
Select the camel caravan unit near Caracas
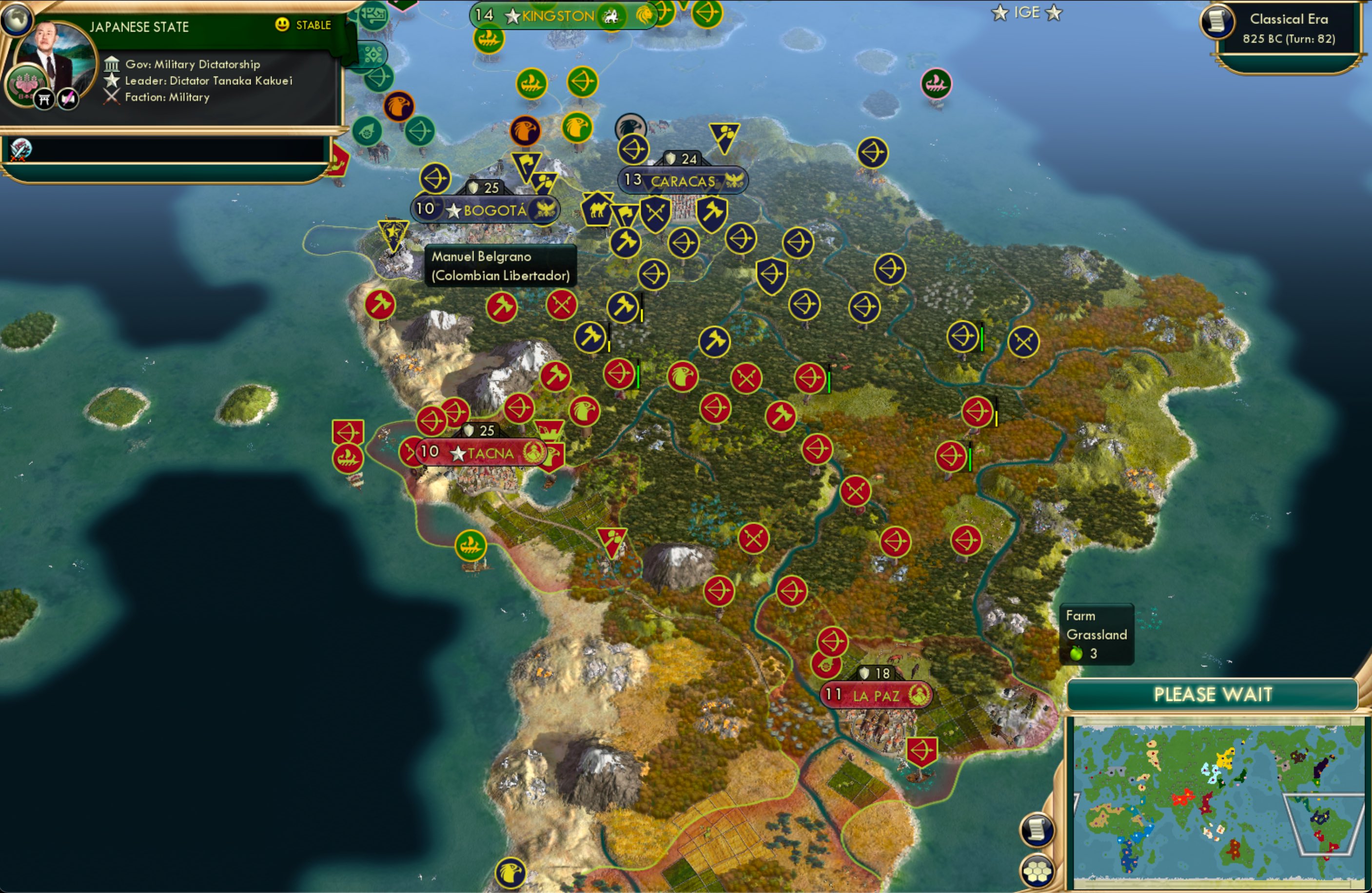[x=597, y=211]
